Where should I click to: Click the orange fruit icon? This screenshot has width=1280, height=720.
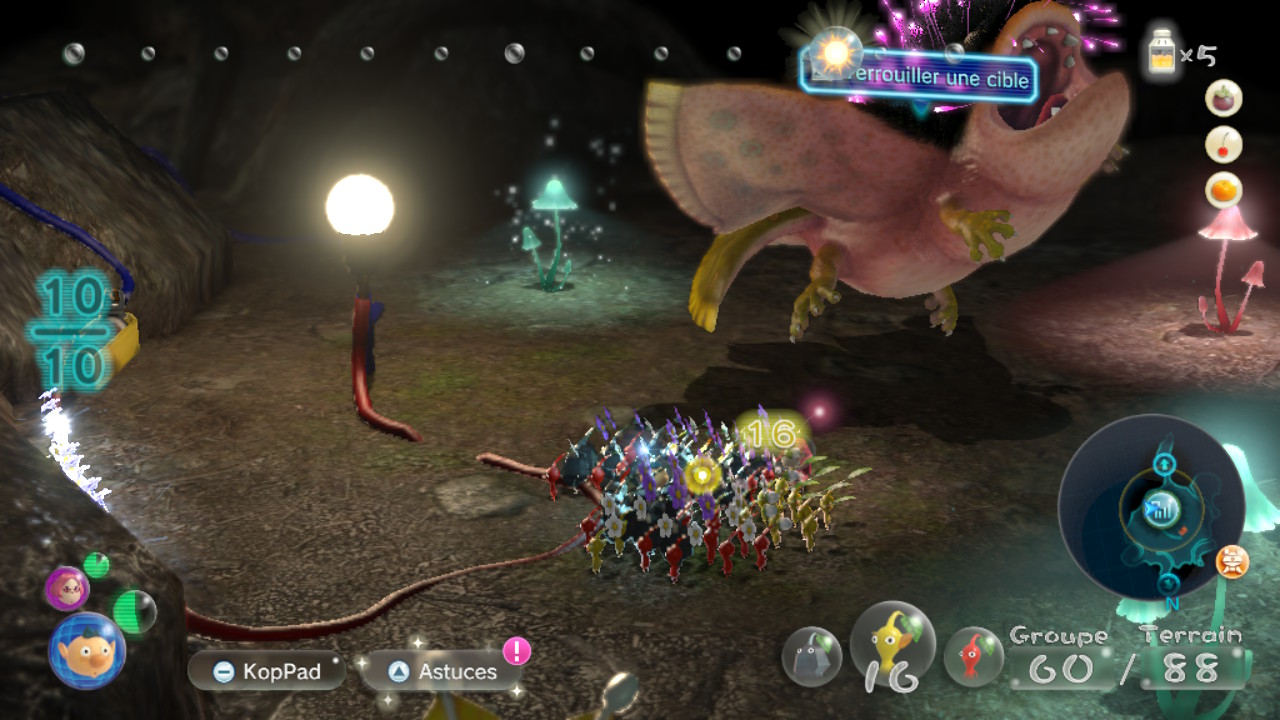tap(1224, 190)
